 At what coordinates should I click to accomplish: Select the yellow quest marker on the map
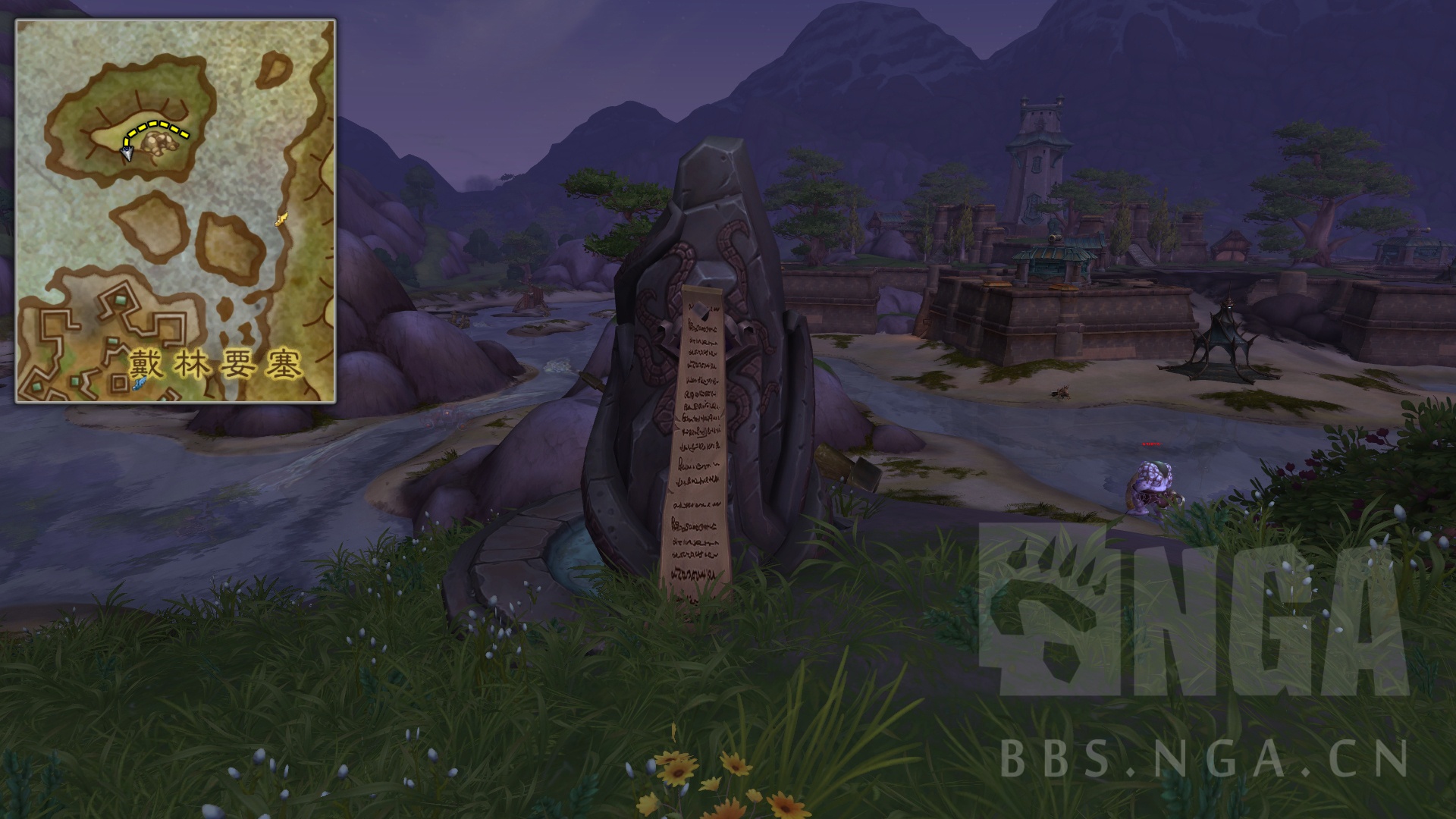pos(280,218)
